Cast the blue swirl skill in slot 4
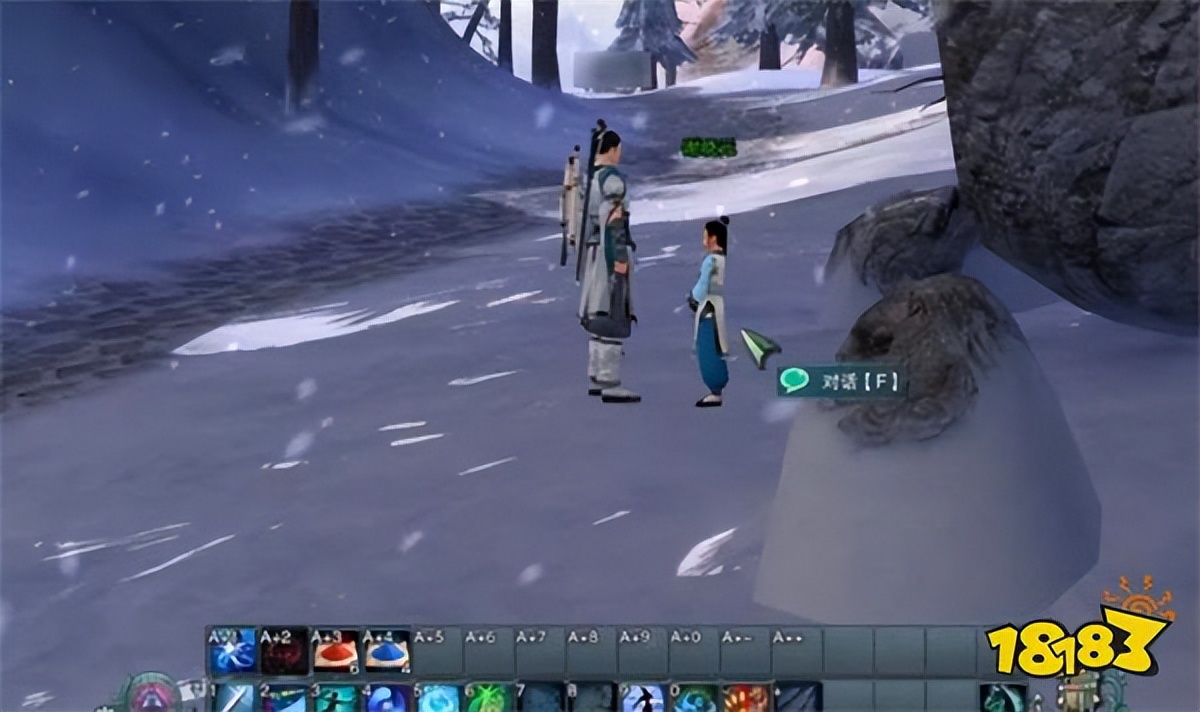The height and width of the screenshot is (712, 1200). click(x=387, y=698)
